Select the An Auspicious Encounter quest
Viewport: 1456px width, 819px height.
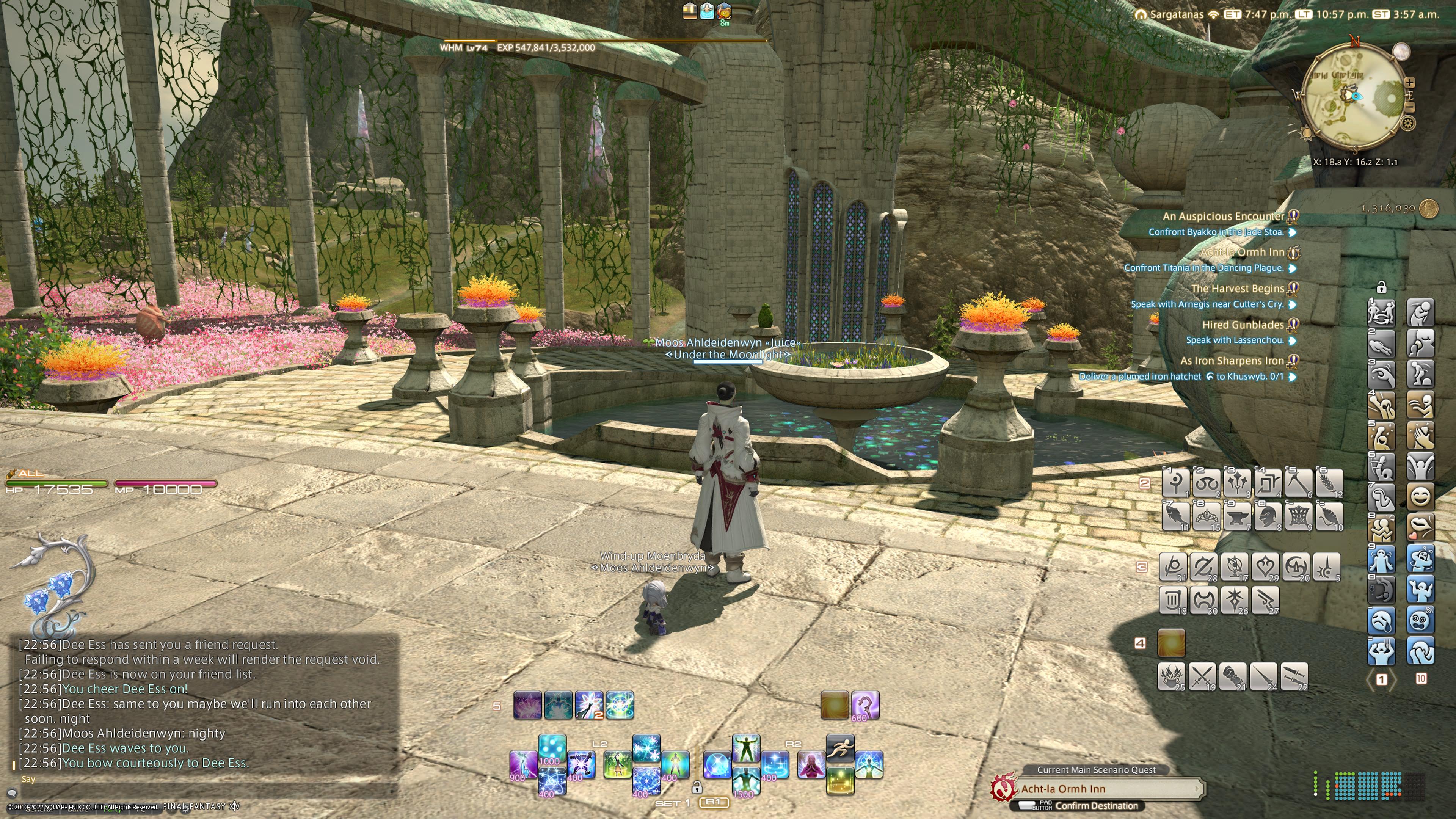(1223, 216)
